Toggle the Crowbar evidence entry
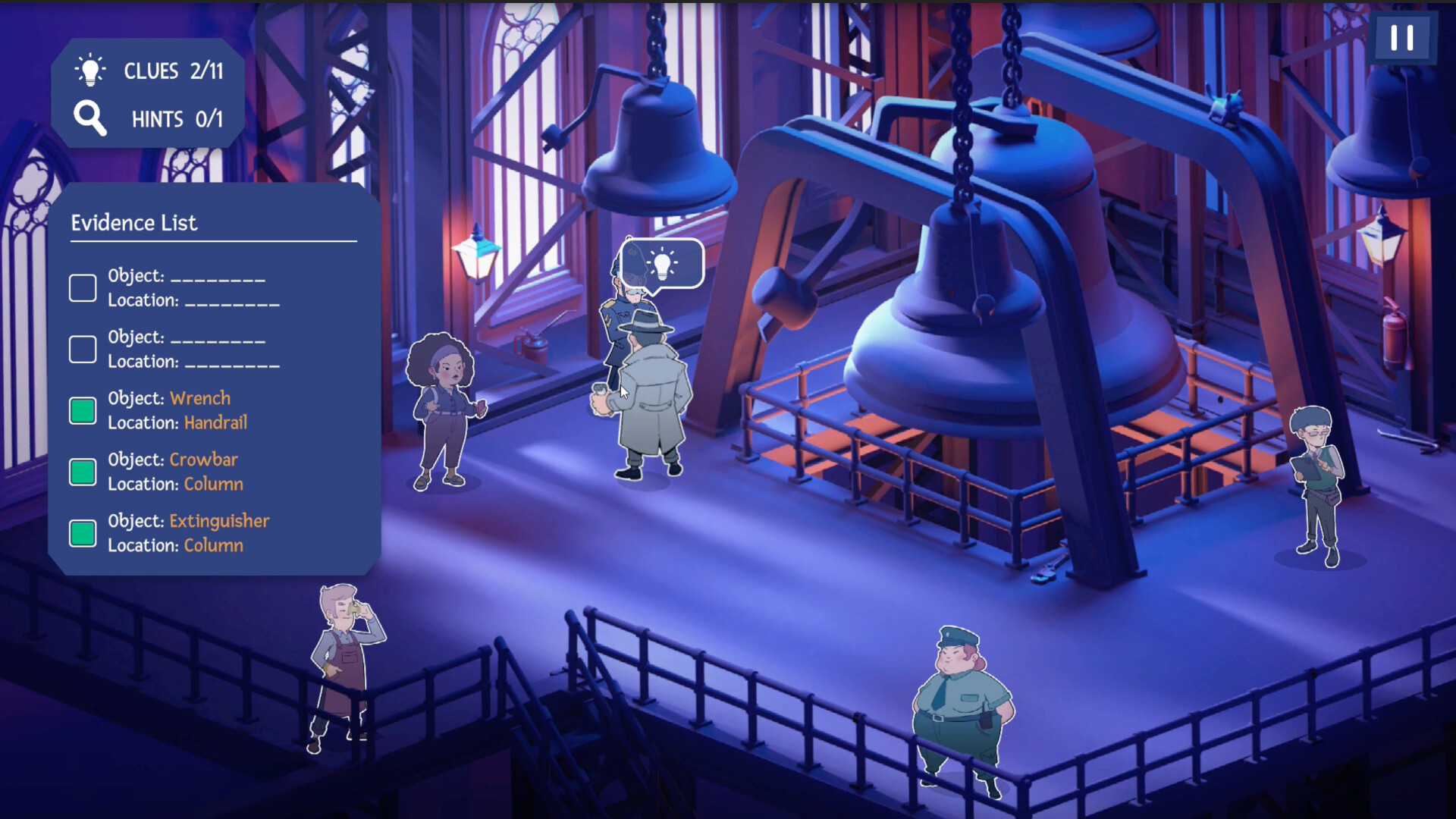Screen dimensions: 1456x819 coord(82,472)
